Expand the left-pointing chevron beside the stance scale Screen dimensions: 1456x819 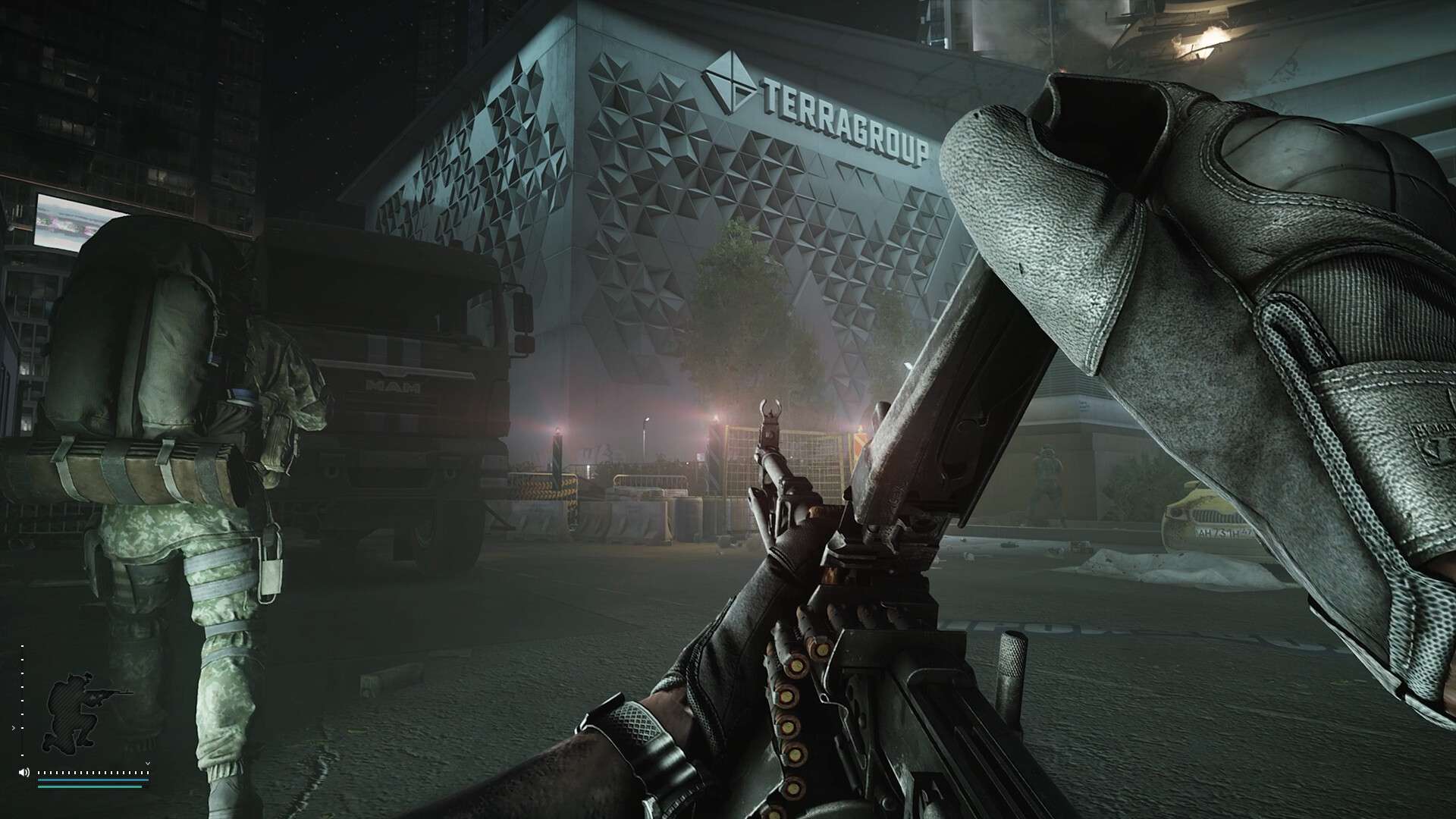14,728
